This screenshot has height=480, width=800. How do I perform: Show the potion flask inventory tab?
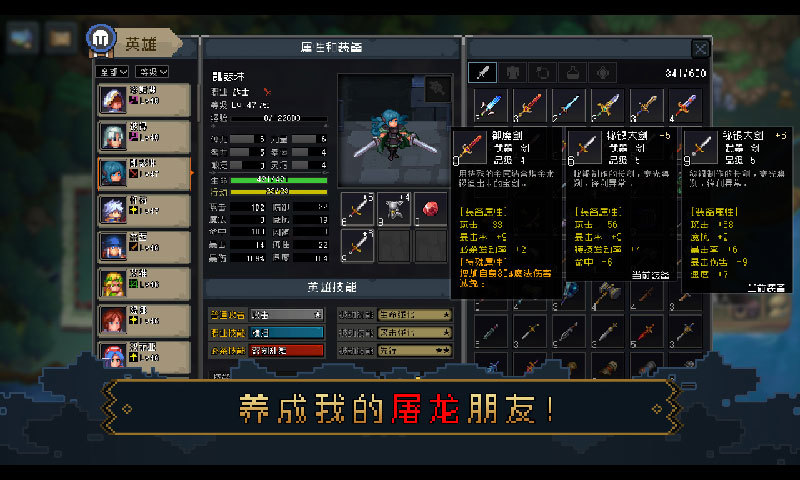click(574, 72)
